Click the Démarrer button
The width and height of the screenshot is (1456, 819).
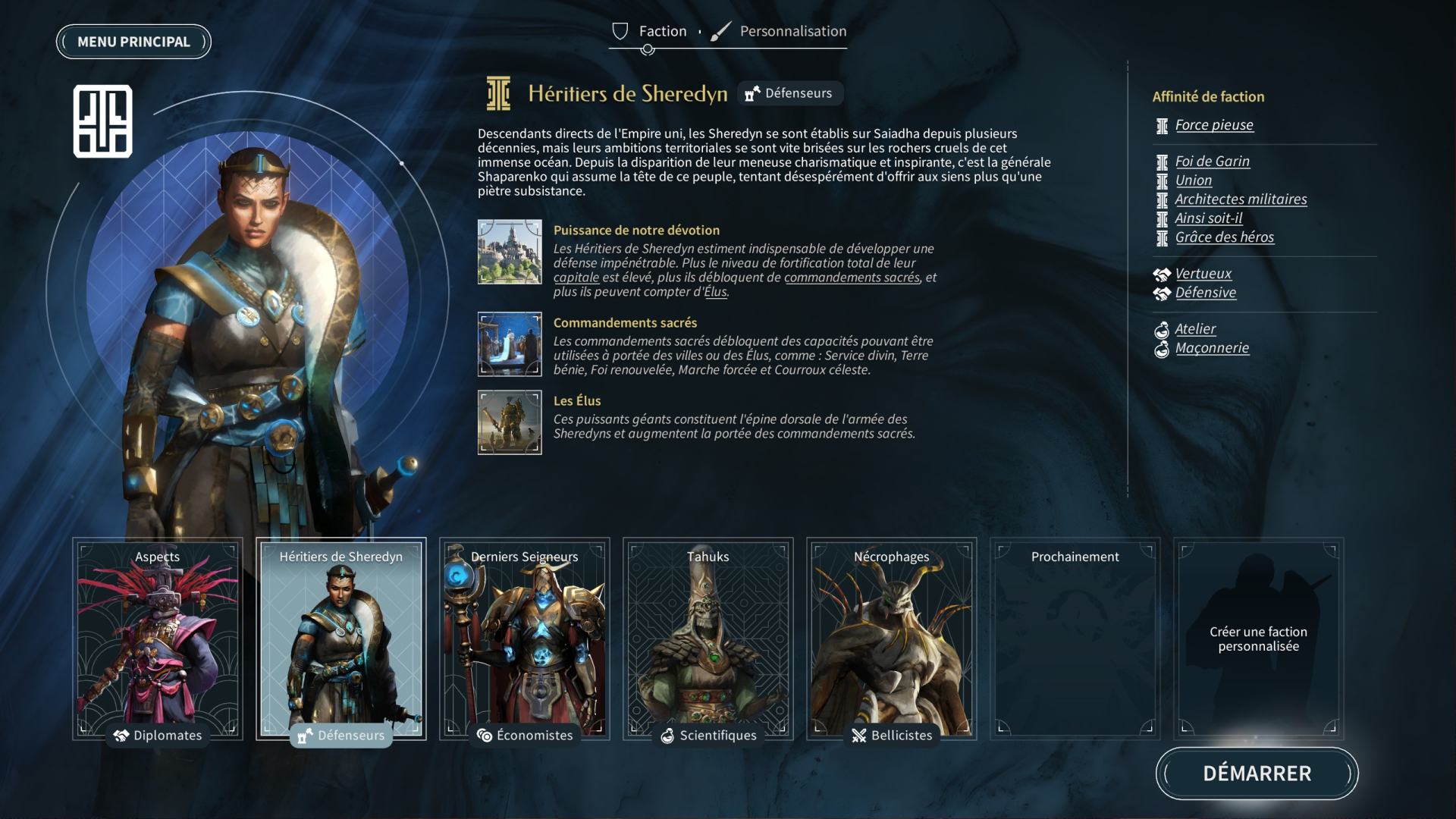point(1257,773)
